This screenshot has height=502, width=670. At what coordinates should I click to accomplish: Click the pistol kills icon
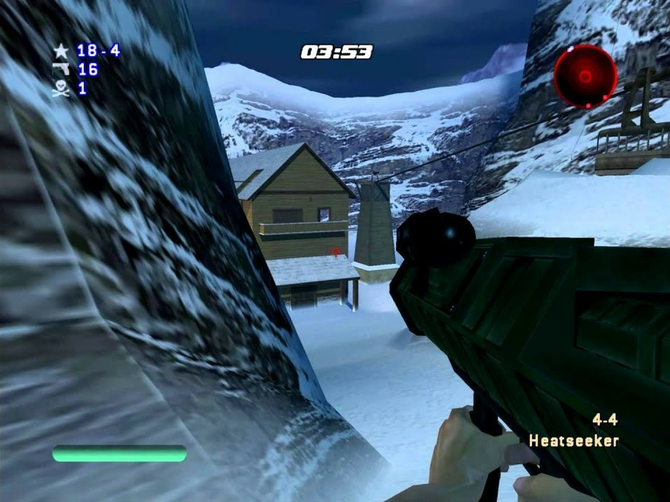[61, 69]
